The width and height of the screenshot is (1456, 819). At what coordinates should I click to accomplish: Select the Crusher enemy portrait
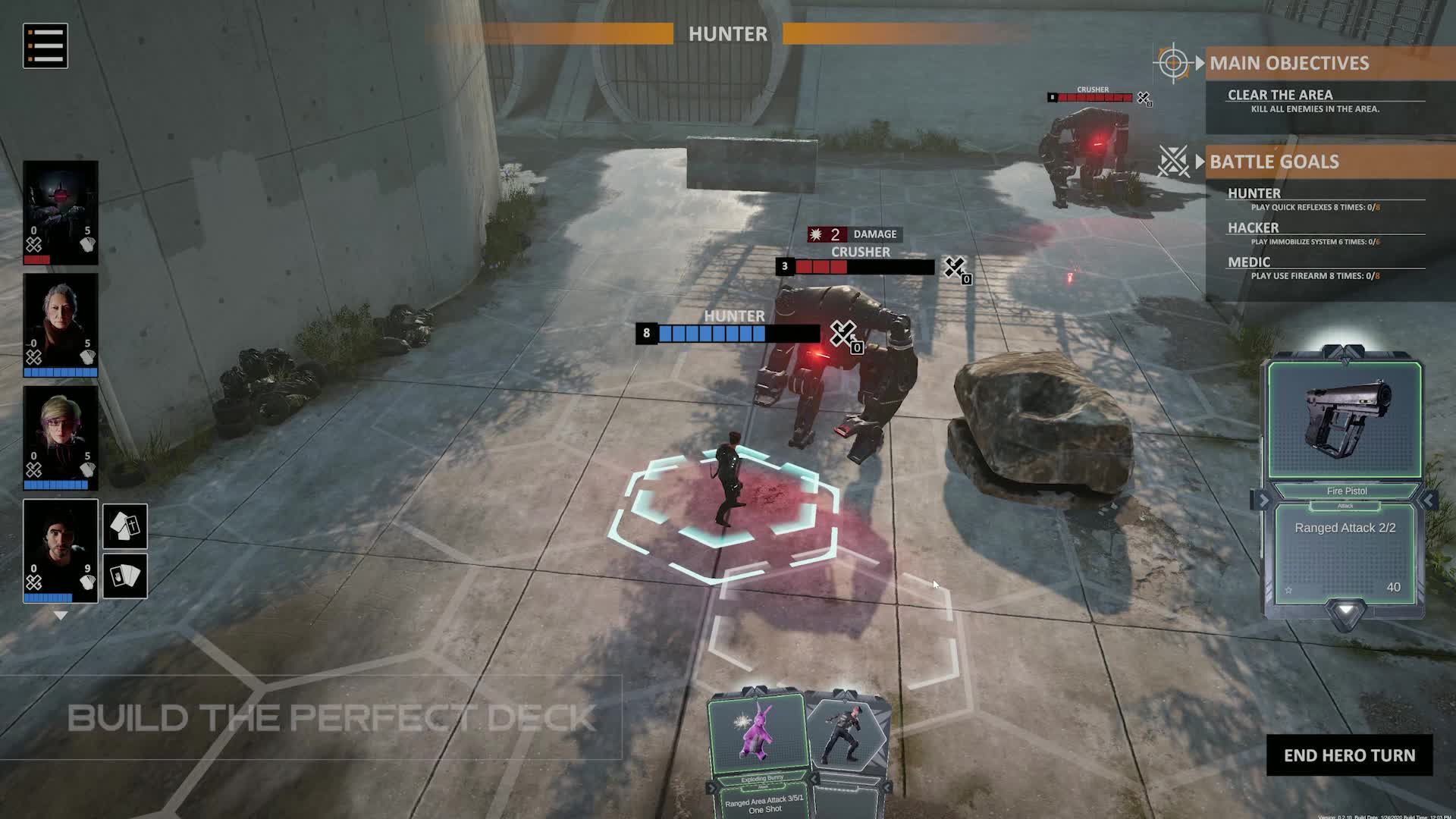pos(61,212)
